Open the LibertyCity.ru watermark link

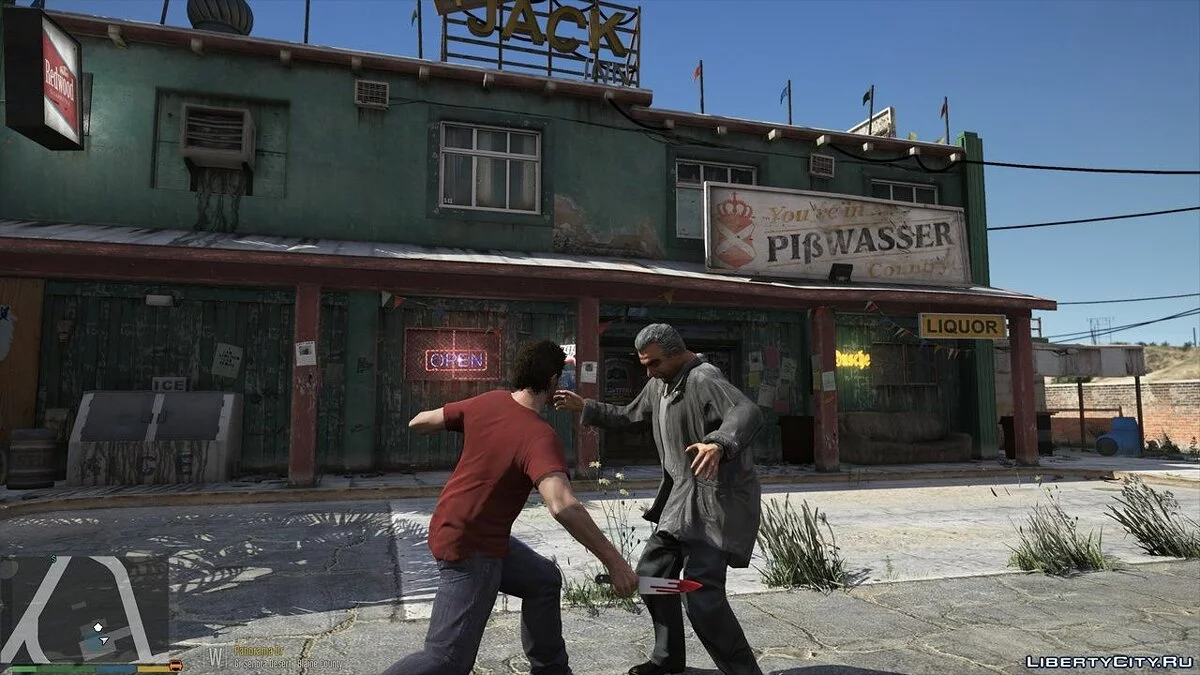1109,662
